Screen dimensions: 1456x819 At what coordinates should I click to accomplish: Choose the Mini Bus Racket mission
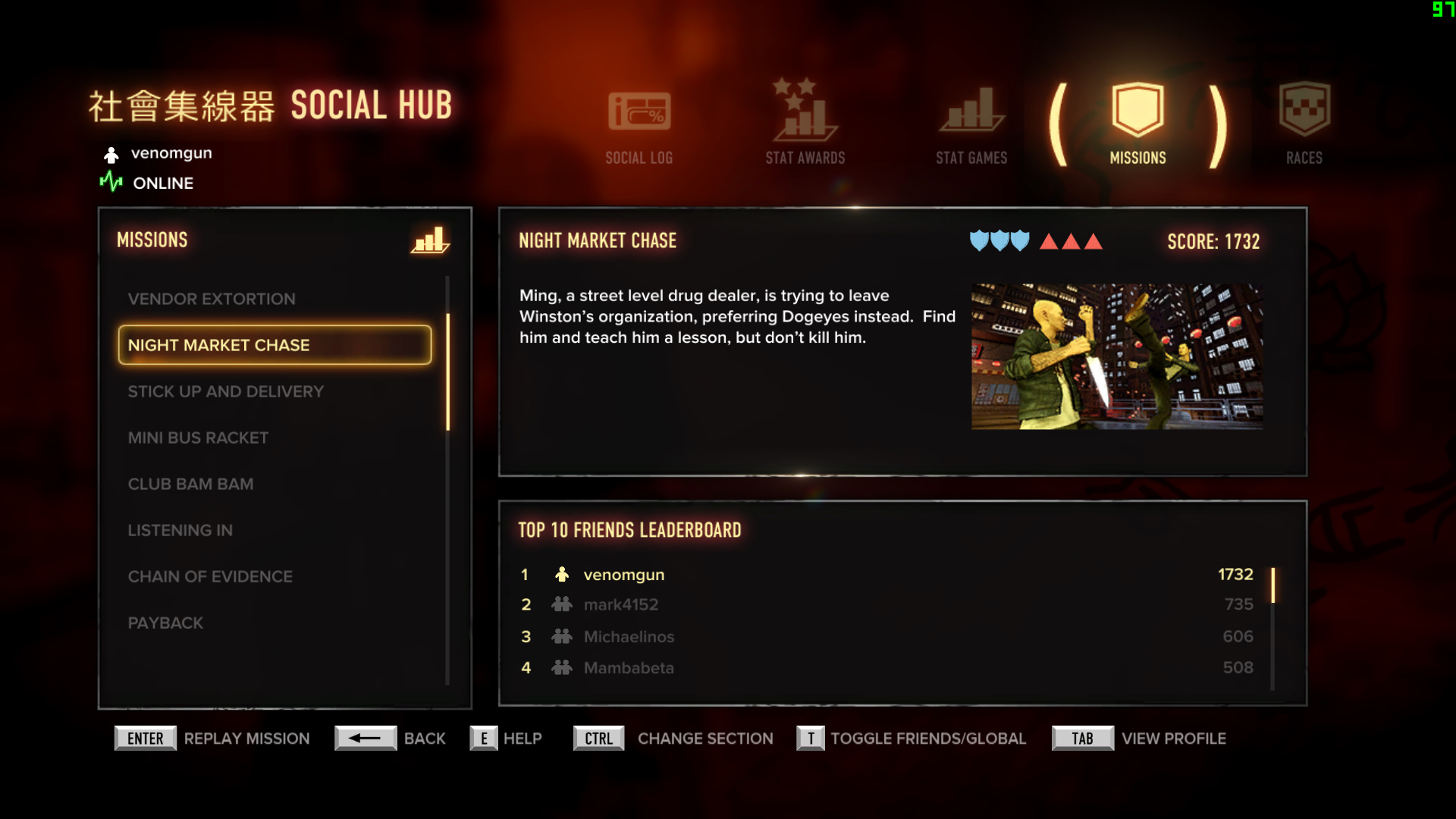[198, 438]
